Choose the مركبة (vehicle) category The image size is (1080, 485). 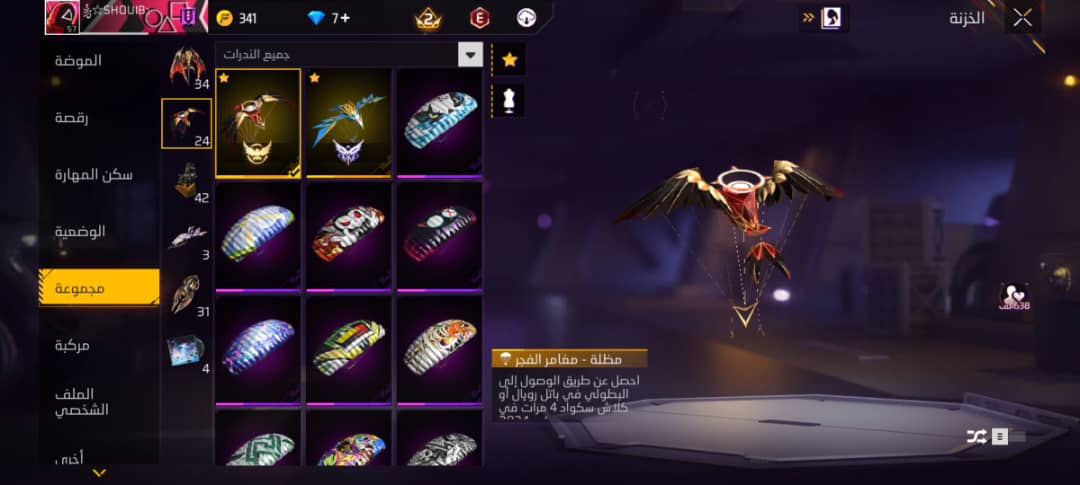click(x=72, y=345)
